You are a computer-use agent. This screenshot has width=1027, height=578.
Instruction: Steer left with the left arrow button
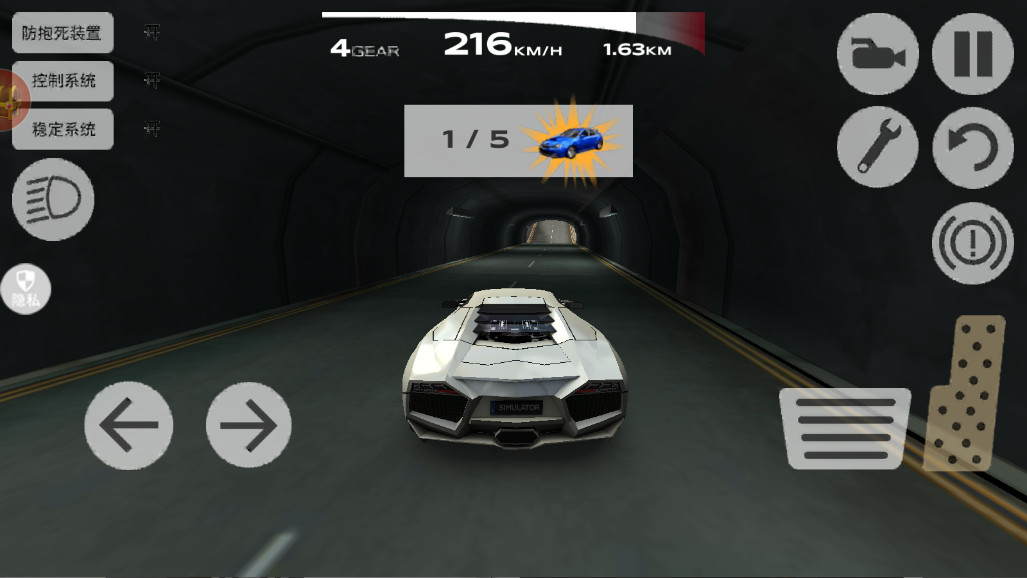click(x=128, y=425)
